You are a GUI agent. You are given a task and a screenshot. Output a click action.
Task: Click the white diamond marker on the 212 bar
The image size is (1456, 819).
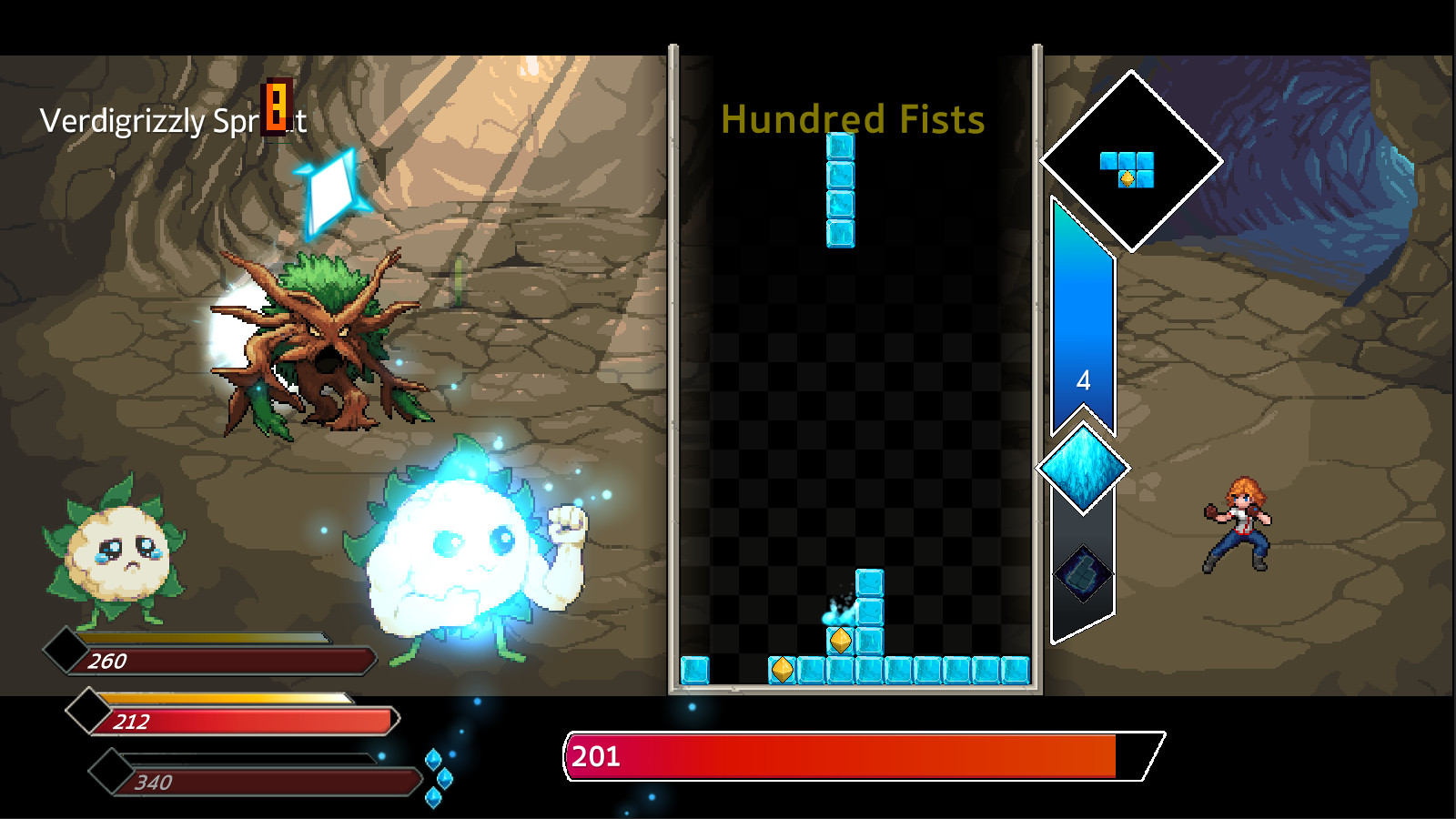89,710
